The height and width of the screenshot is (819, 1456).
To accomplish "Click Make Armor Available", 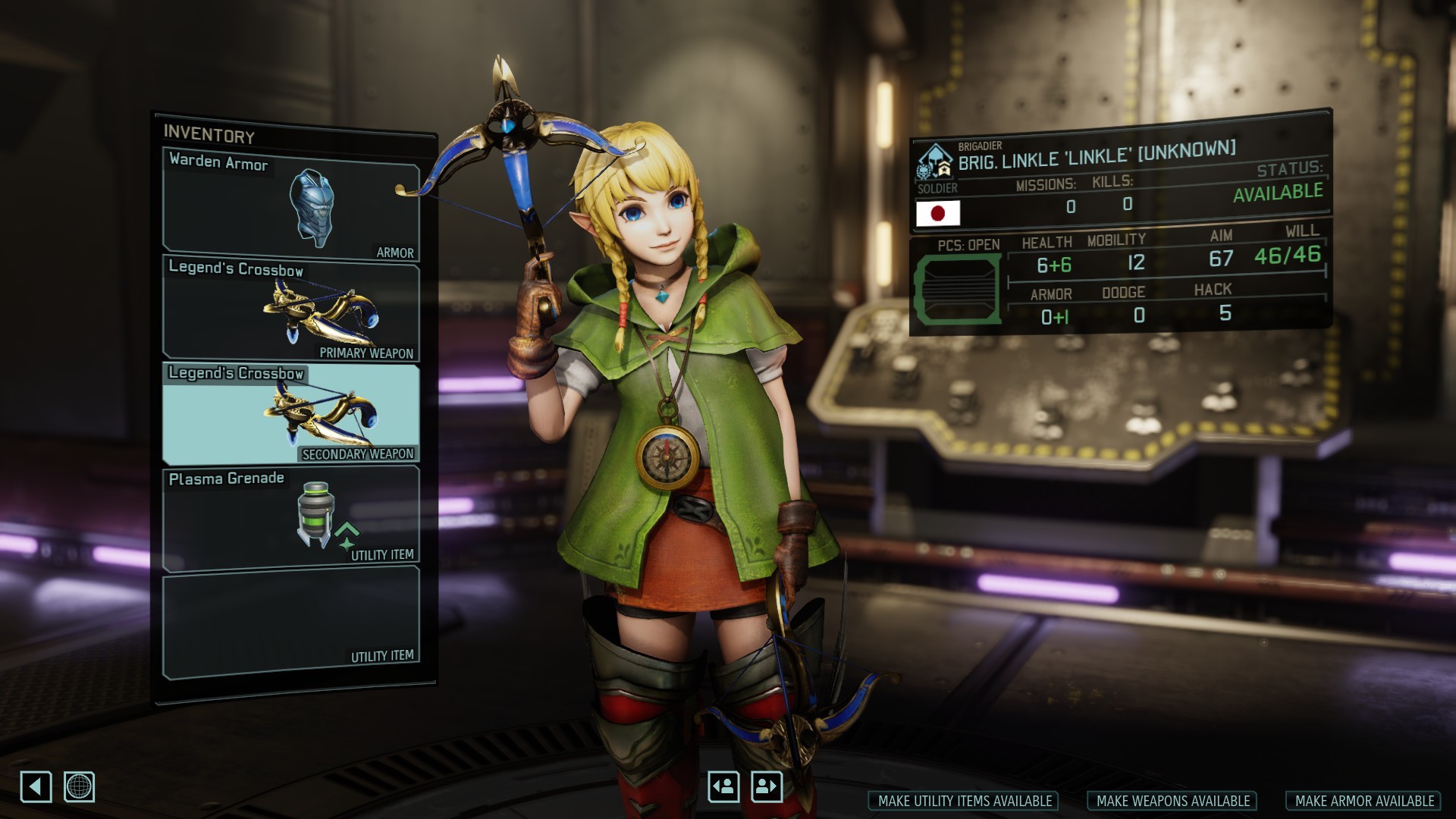I will (1363, 801).
